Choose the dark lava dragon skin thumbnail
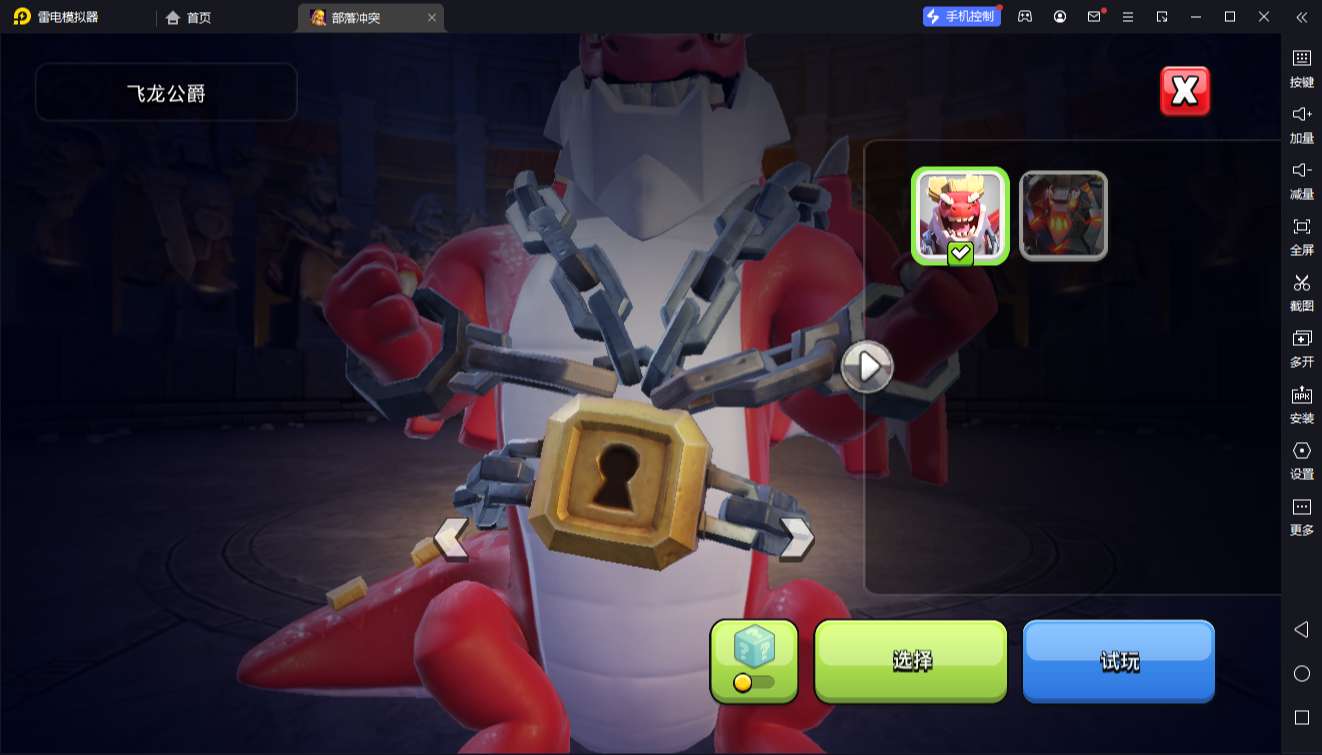The width and height of the screenshot is (1322, 755). 1063,216
